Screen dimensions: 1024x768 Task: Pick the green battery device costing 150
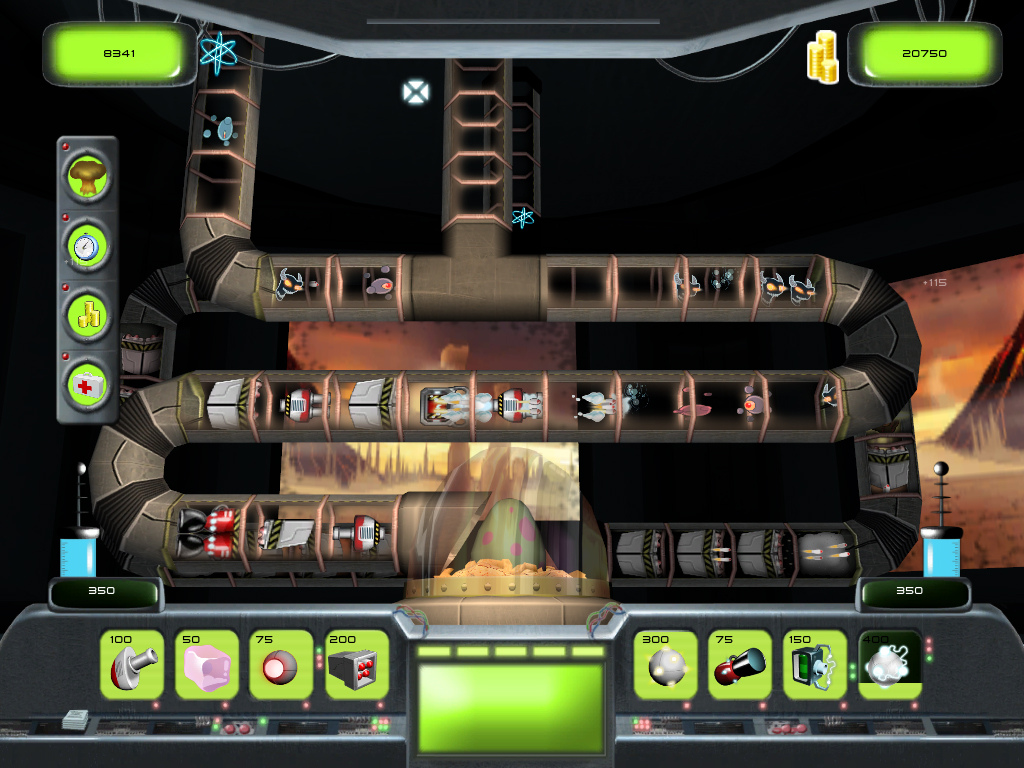[815, 665]
